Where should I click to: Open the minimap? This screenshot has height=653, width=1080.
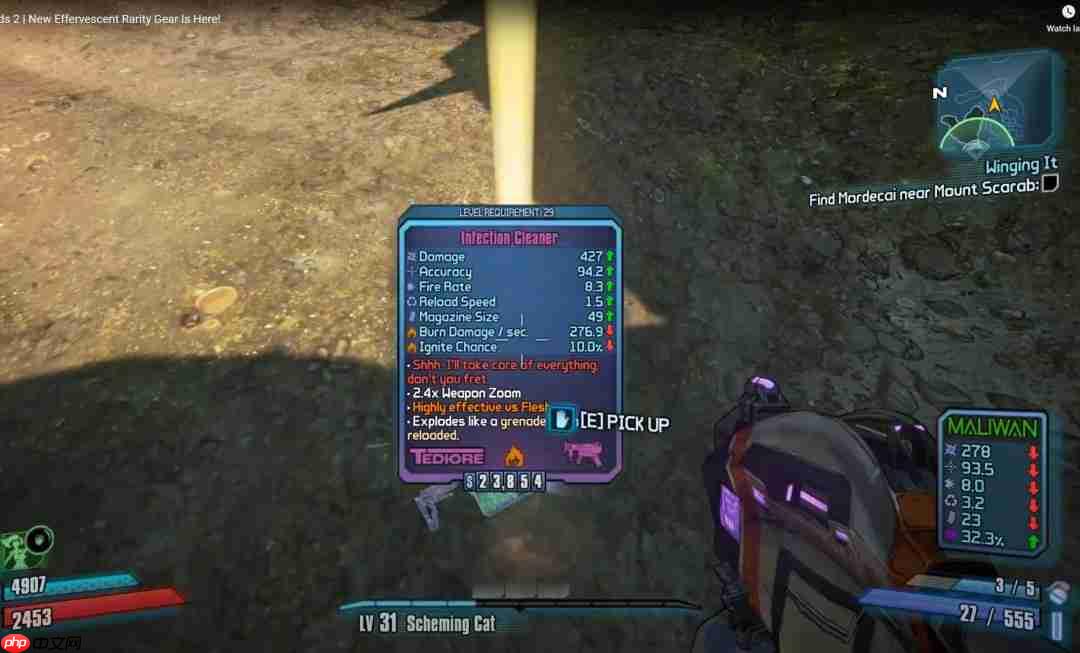point(994,104)
